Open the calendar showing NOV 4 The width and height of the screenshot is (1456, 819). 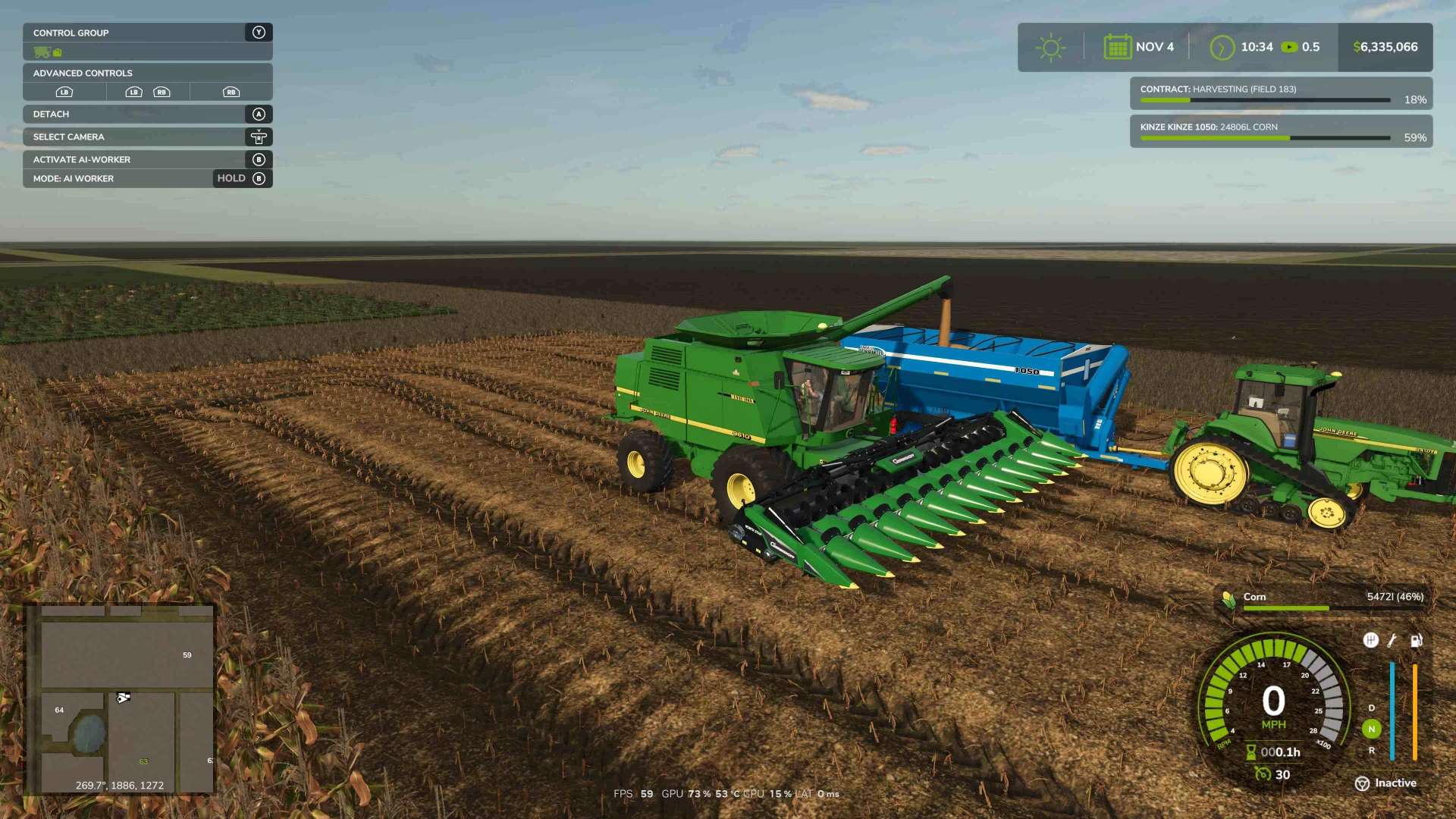(x=1130, y=47)
